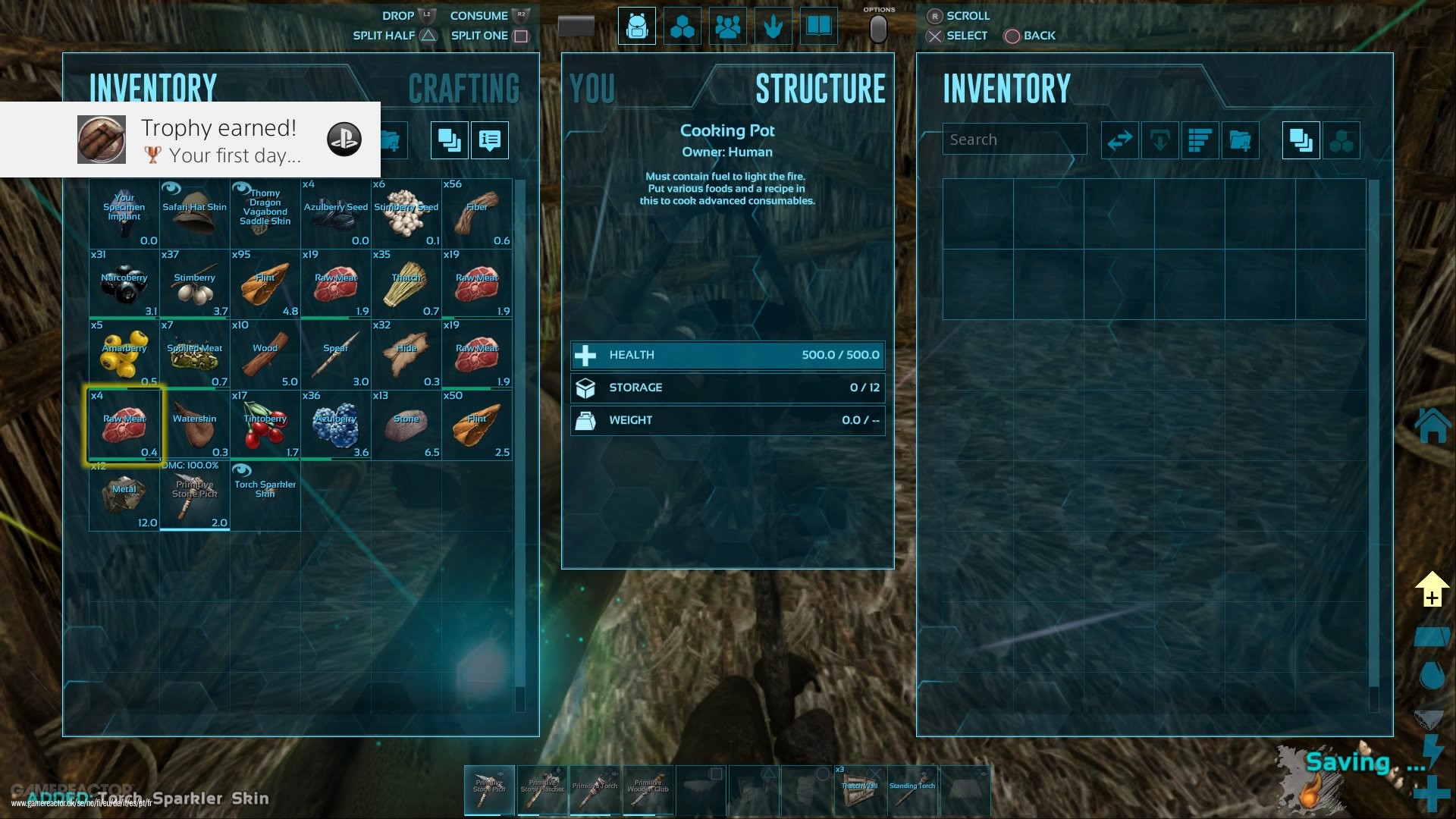Toggle multi-select layers icon in player inventory
This screenshot has width=1456, height=819.
pos(448,140)
